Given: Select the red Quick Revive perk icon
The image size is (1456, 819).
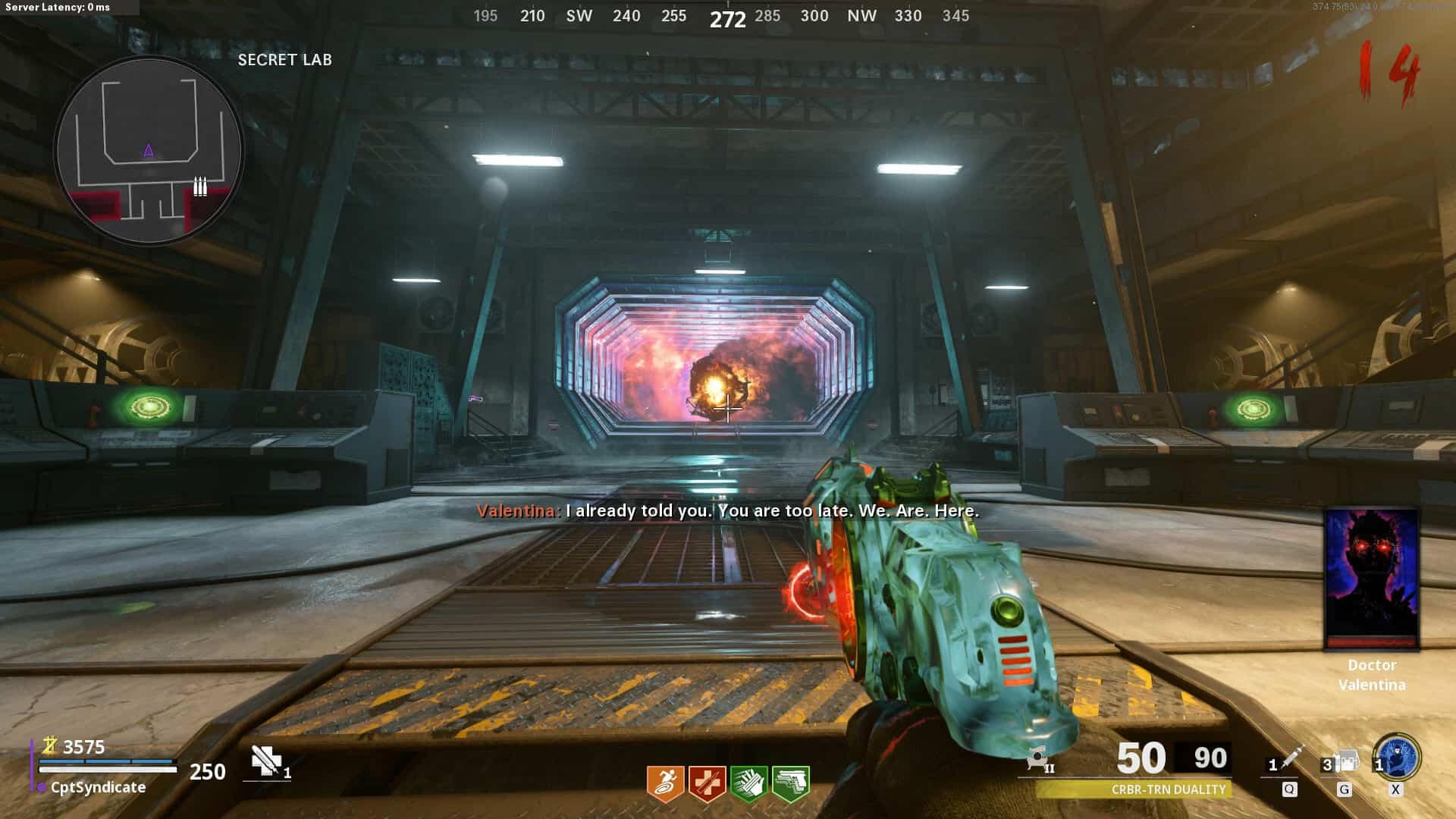Looking at the screenshot, I should tap(707, 783).
